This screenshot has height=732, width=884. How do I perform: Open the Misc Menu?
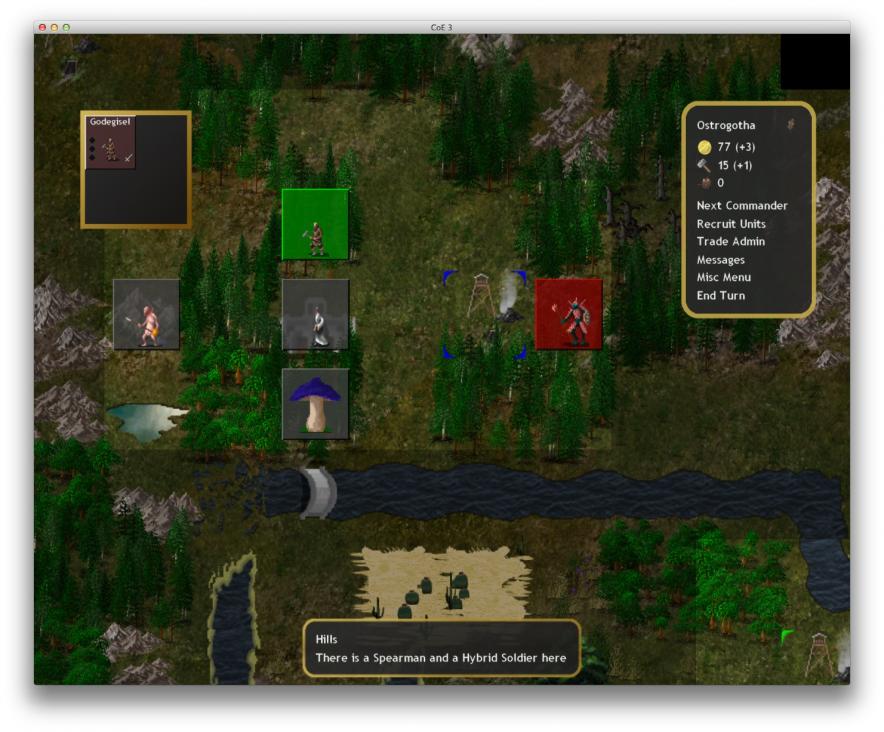723,278
